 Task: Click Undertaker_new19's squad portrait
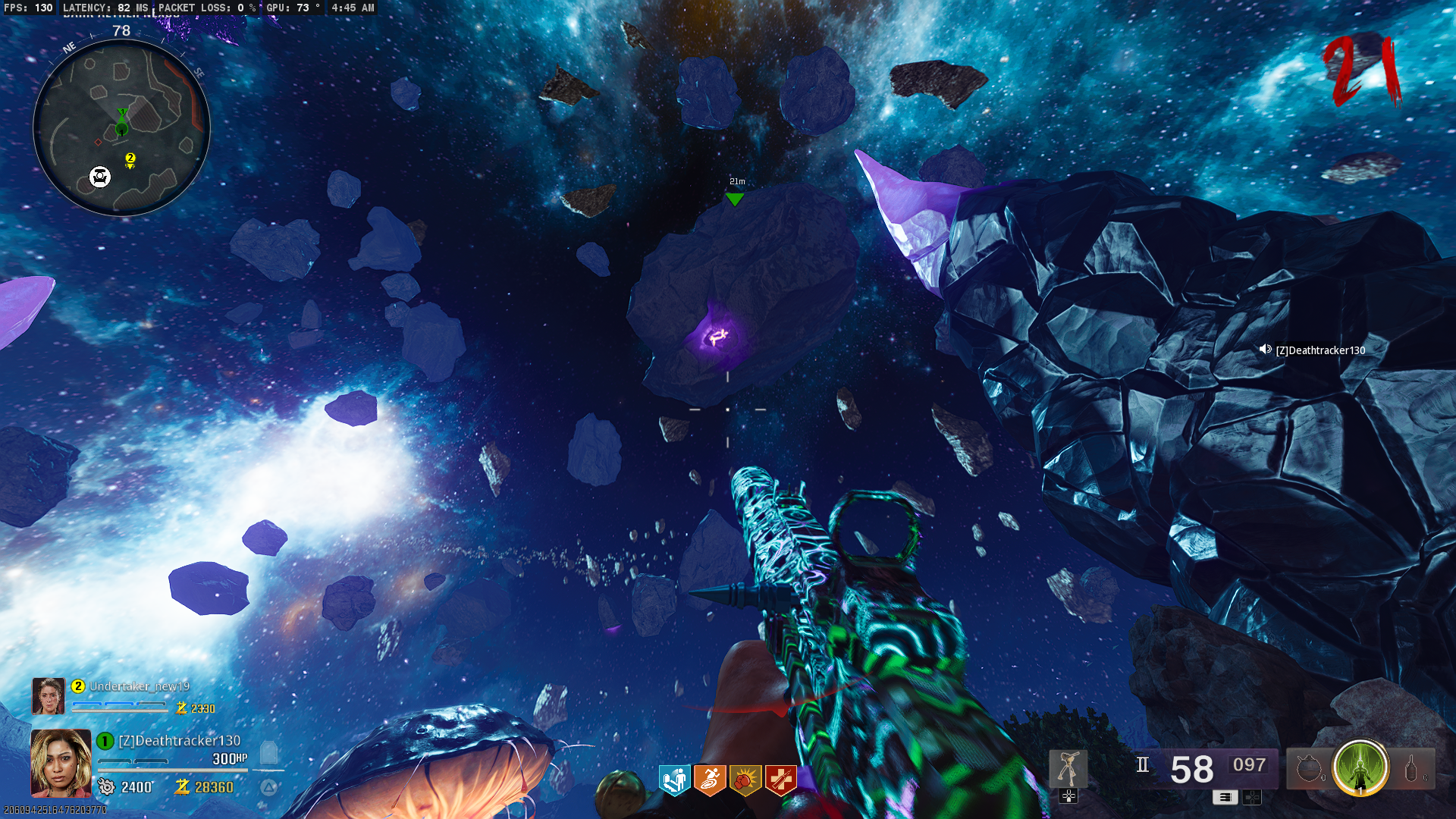point(49,696)
